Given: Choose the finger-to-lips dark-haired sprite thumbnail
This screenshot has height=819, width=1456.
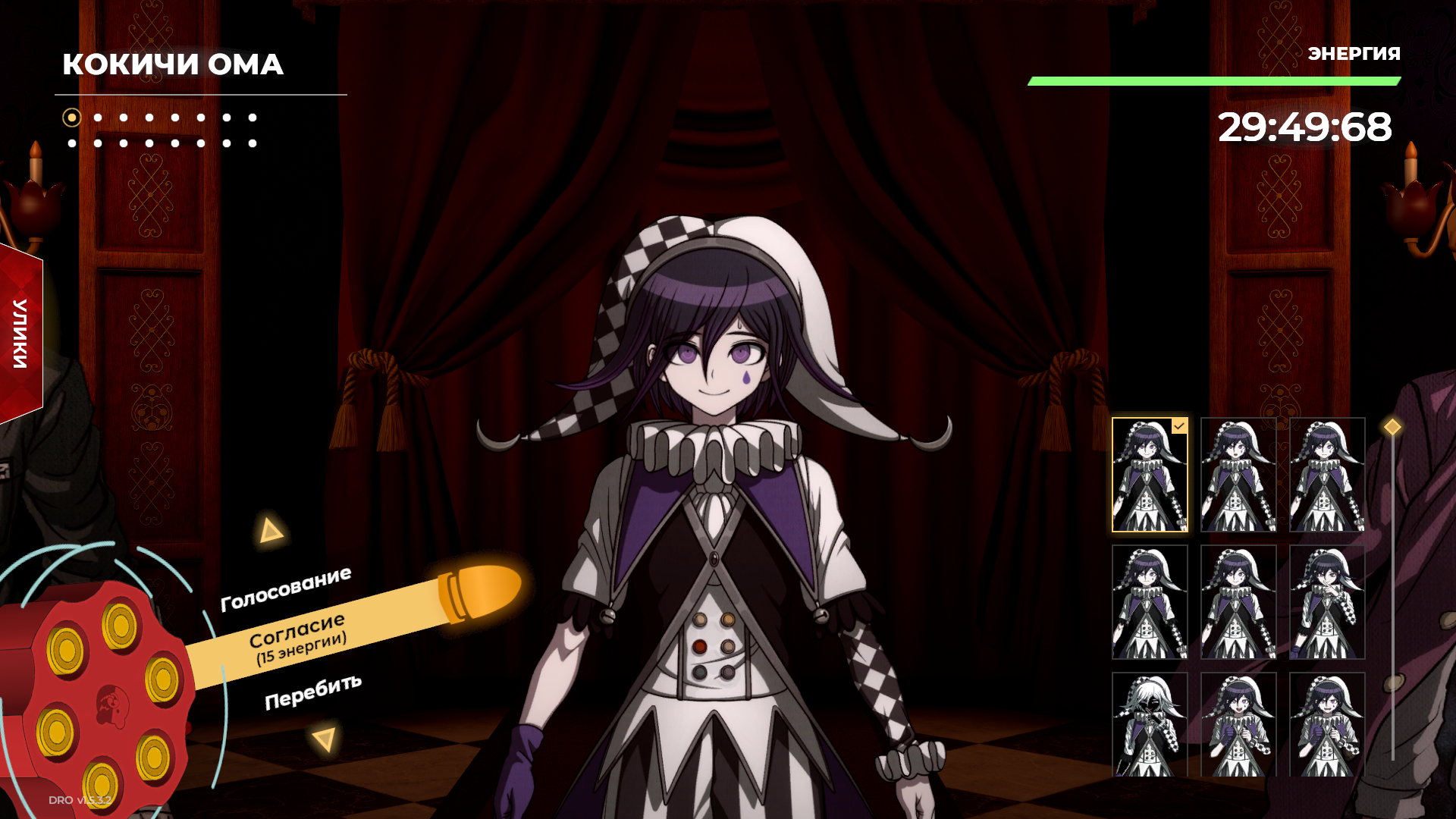Looking at the screenshot, I should pyautogui.click(x=1327, y=602).
